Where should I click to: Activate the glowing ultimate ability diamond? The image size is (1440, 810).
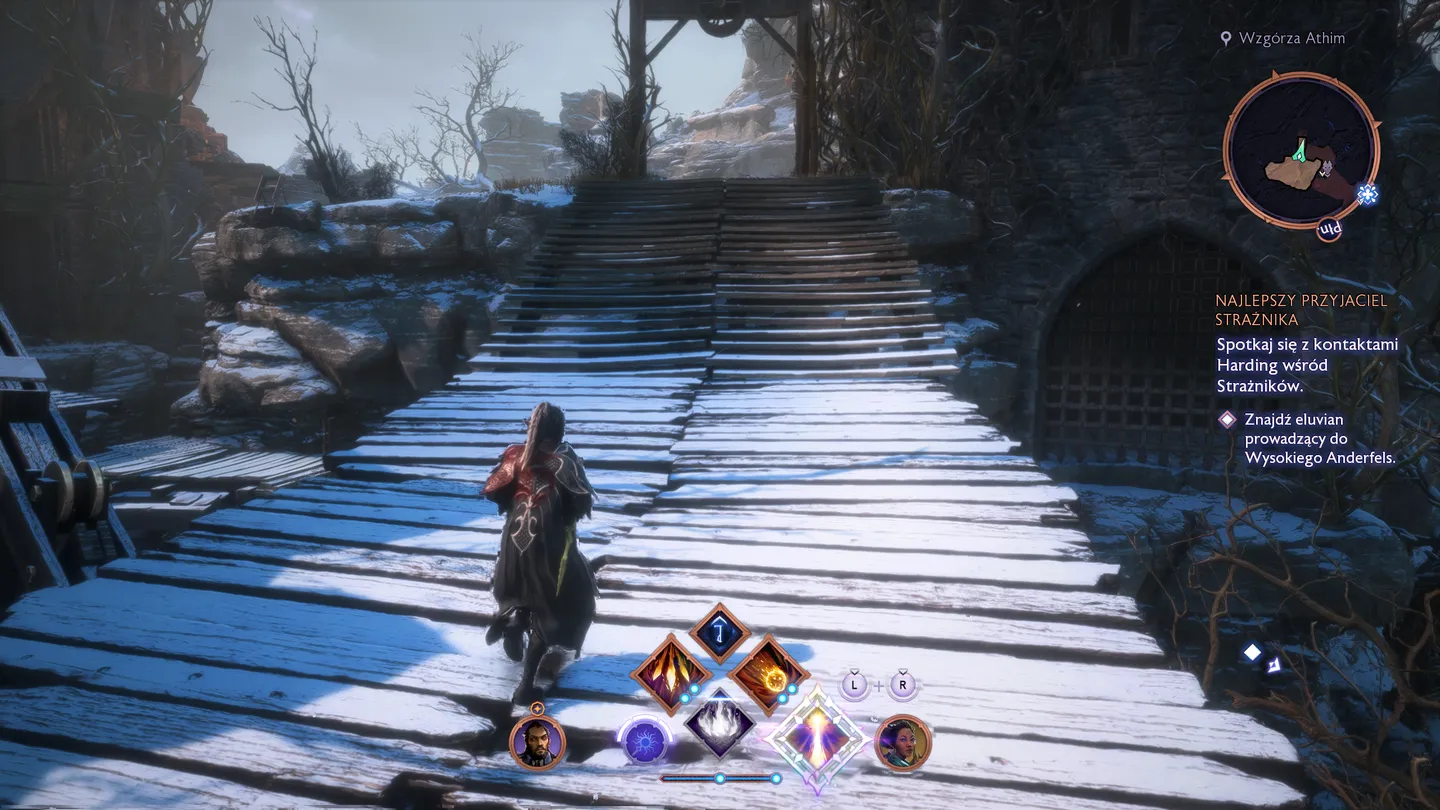818,737
